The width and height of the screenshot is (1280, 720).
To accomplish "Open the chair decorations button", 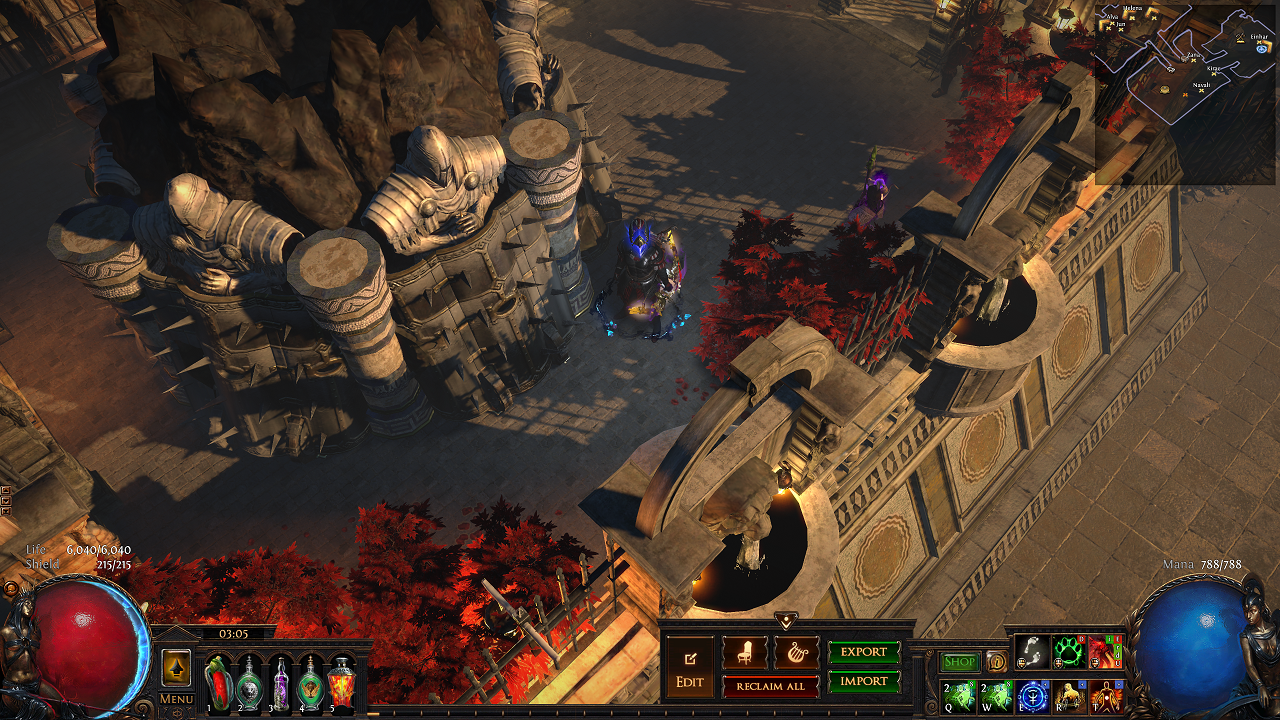I will point(745,653).
